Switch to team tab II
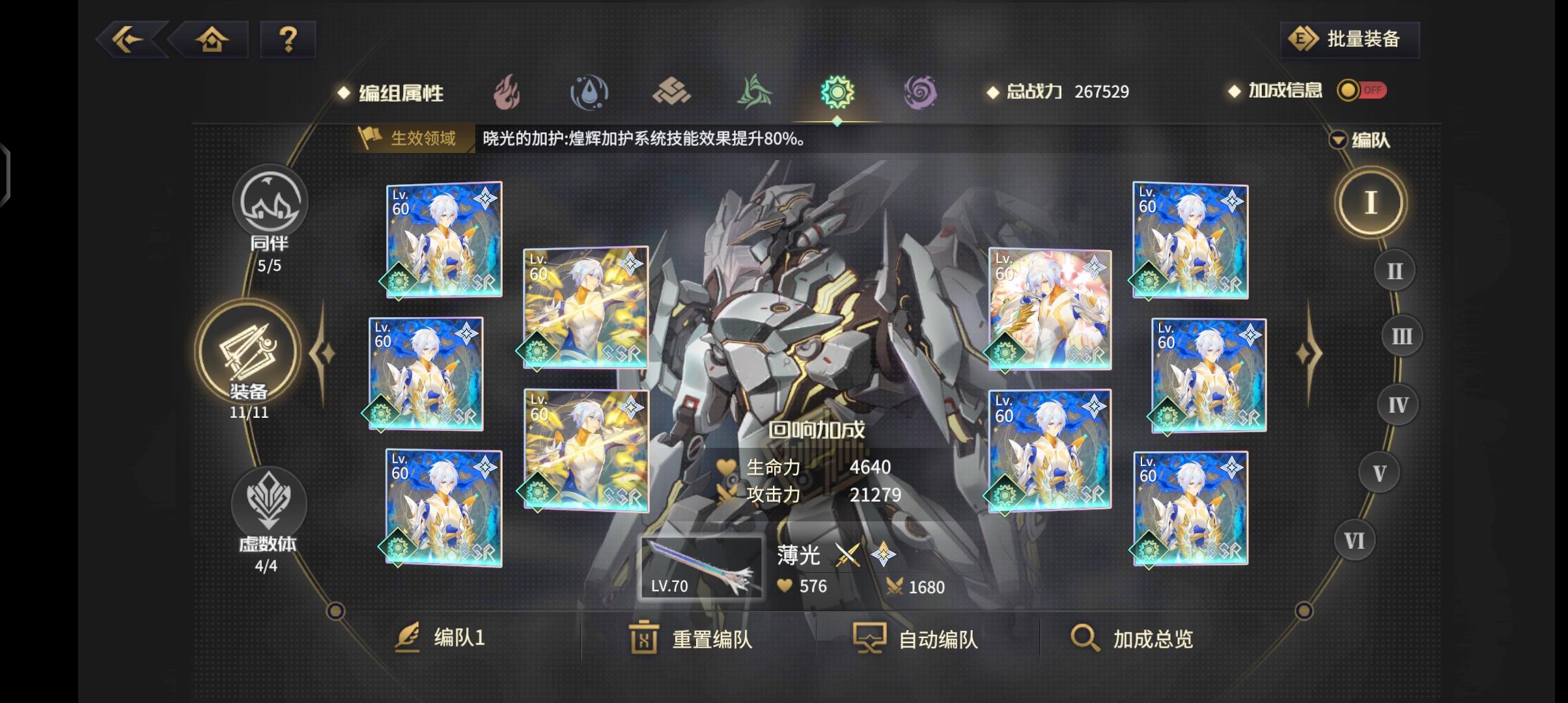The width and height of the screenshot is (1568, 703). (x=1395, y=269)
